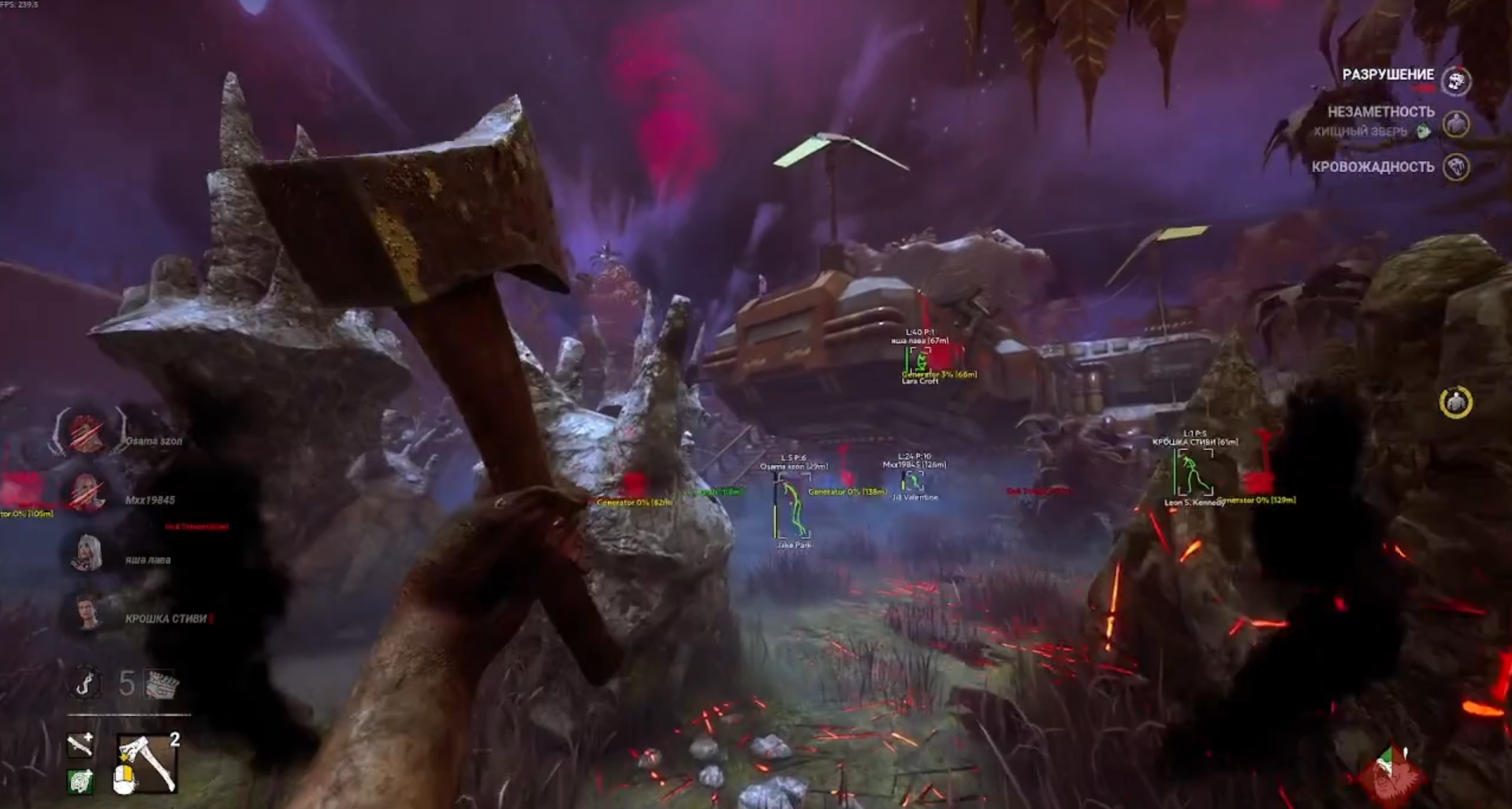Select the КРОШКА СТИВИ survivor portrait
1512x809 pixels.
(86, 613)
